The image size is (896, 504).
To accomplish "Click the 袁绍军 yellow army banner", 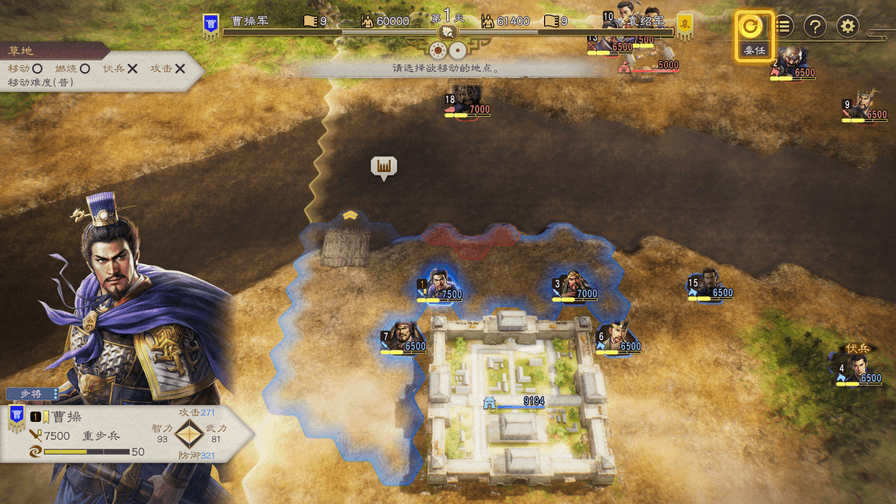I will pyautogui.click(x=685, y=24).
